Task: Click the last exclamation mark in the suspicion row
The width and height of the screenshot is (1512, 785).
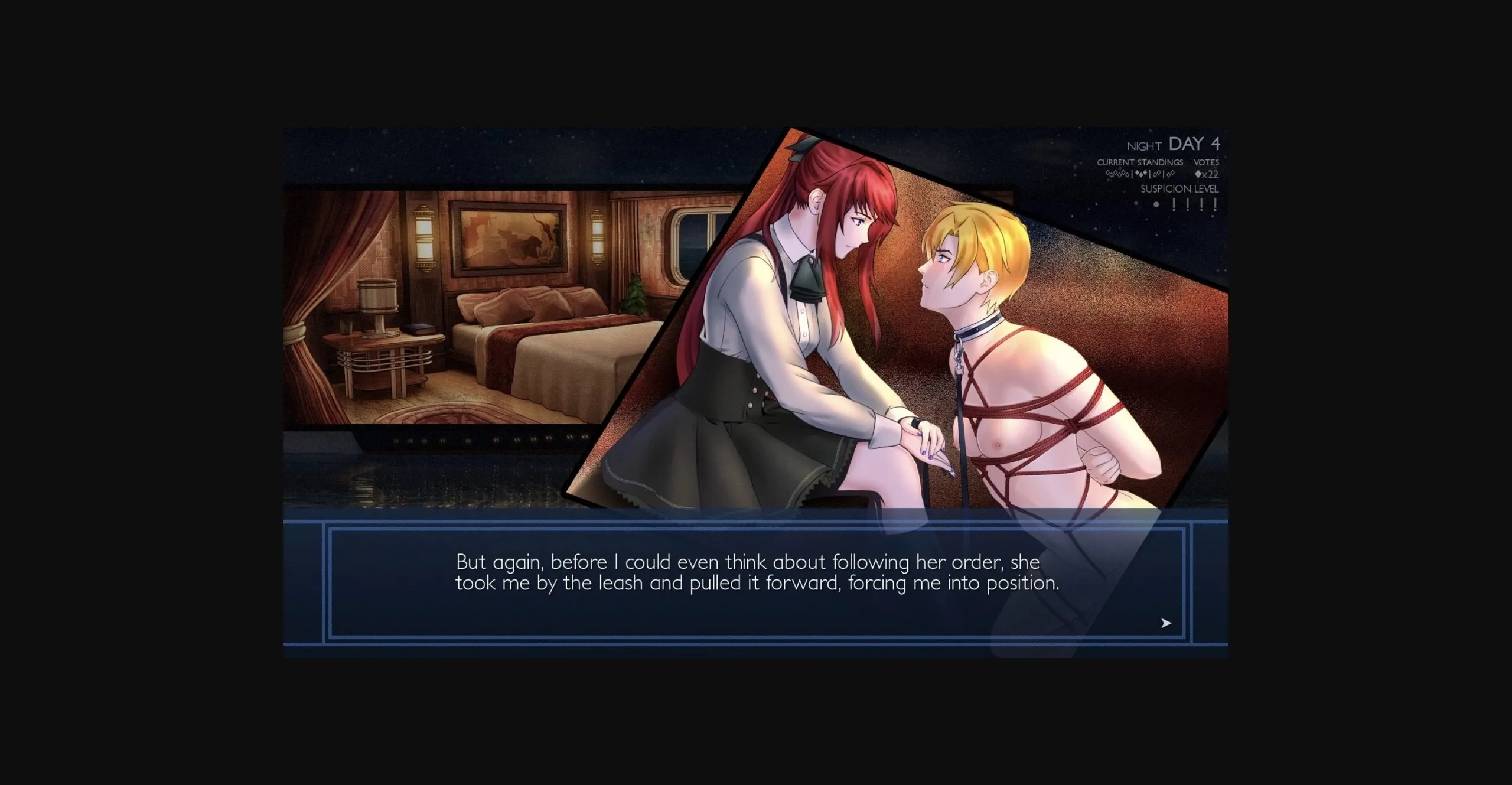Action: tap(1216, 204)
